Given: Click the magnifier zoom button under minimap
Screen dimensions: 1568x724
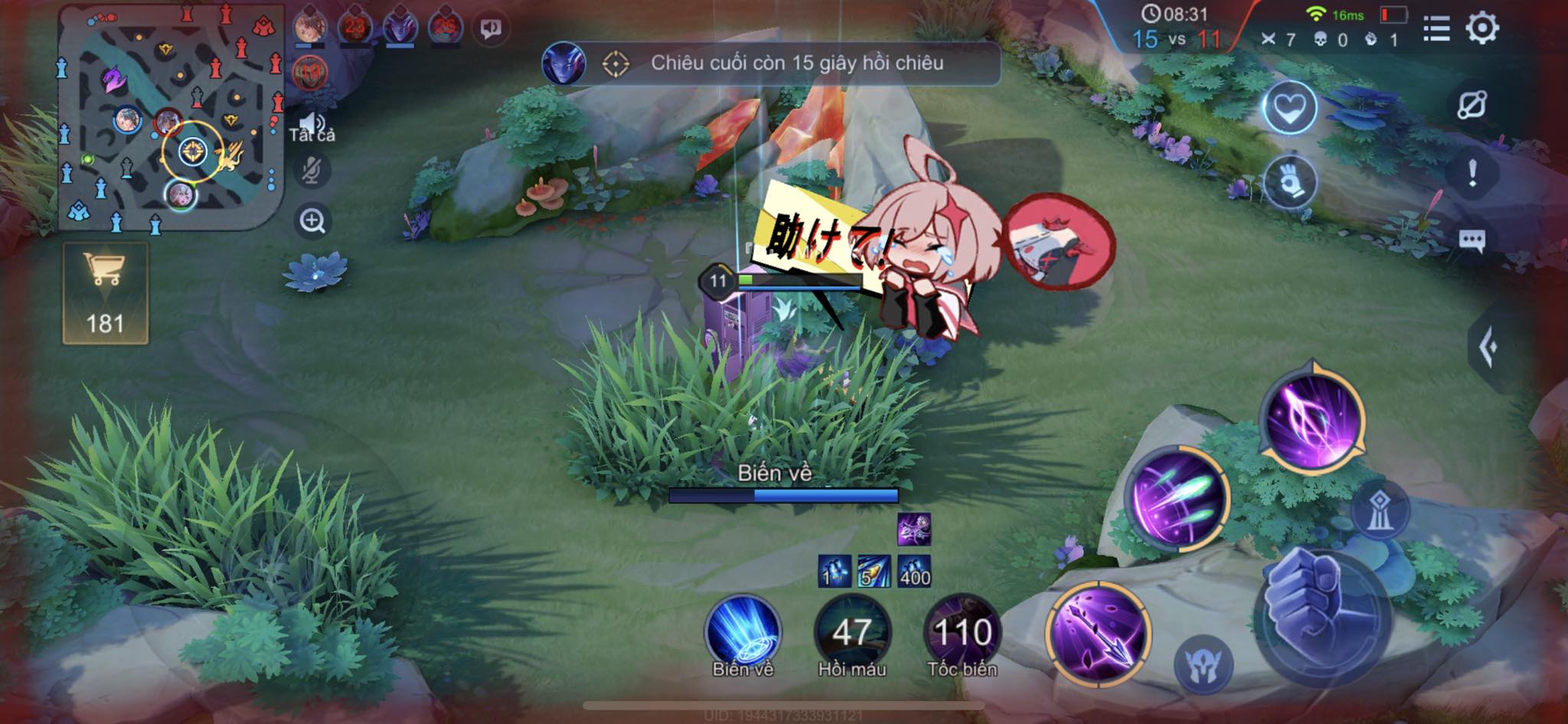Looking at the screenshot, I should 312,222.
